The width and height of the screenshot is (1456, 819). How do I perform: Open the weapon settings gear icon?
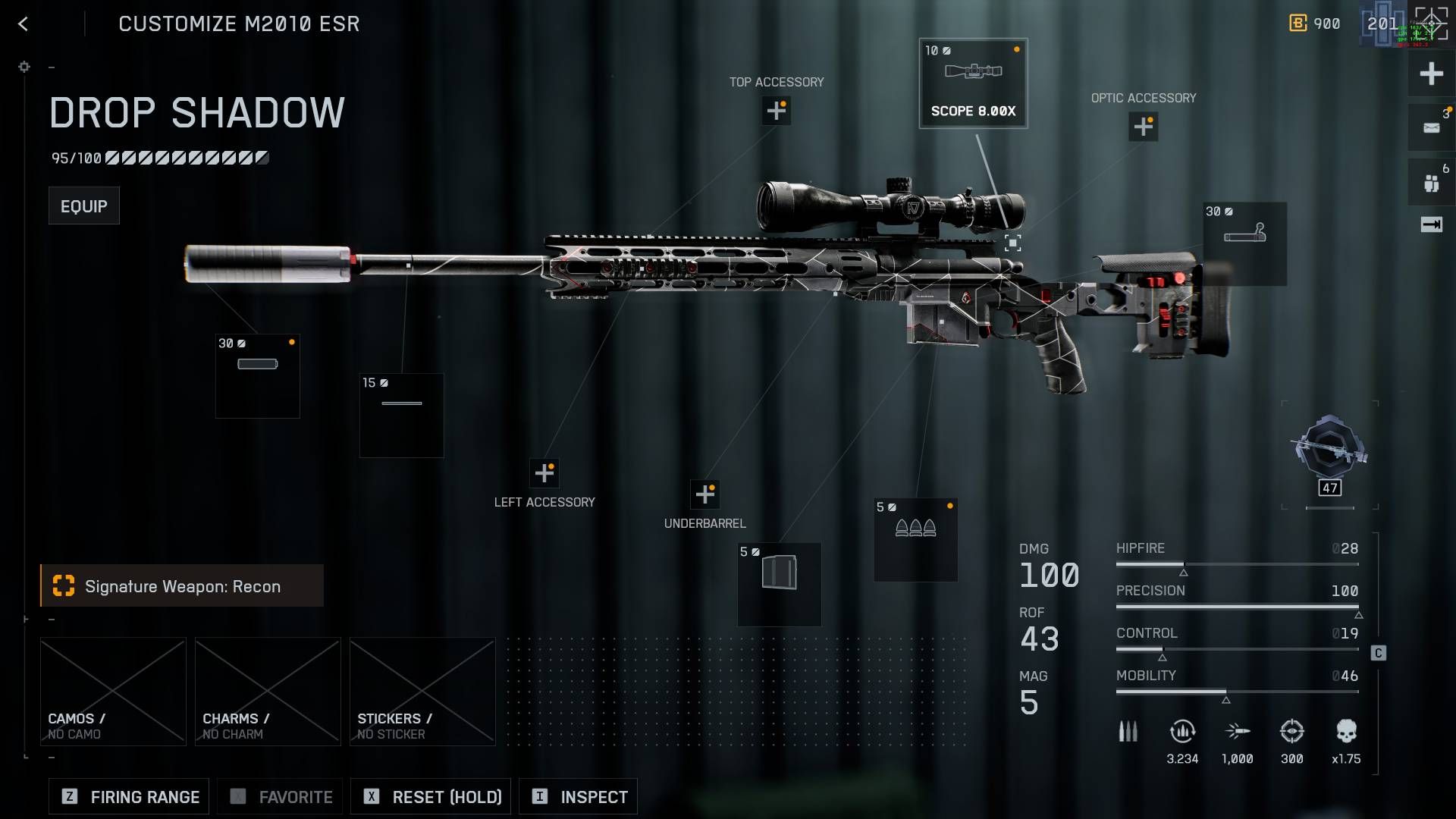pos(24,67)
